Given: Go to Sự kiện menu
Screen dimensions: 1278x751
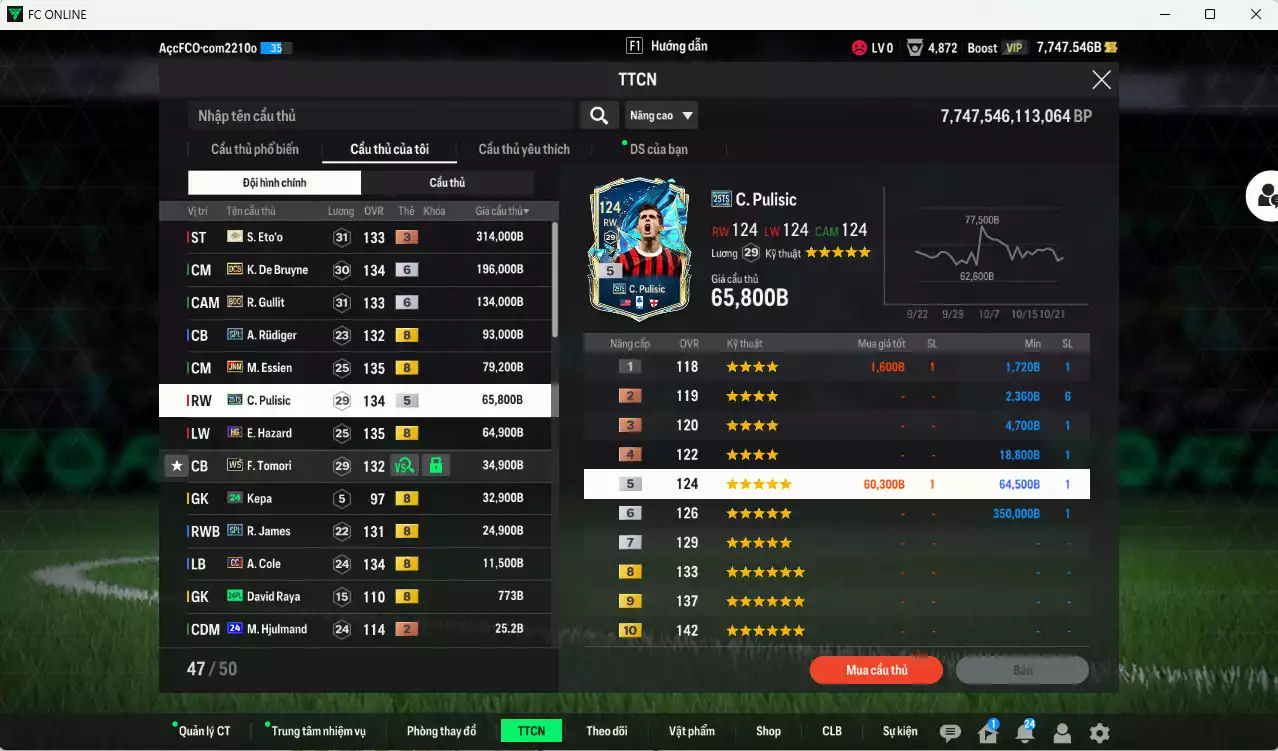Looking at the screenshot, I should pyautogui.click(x=899, y=731).
